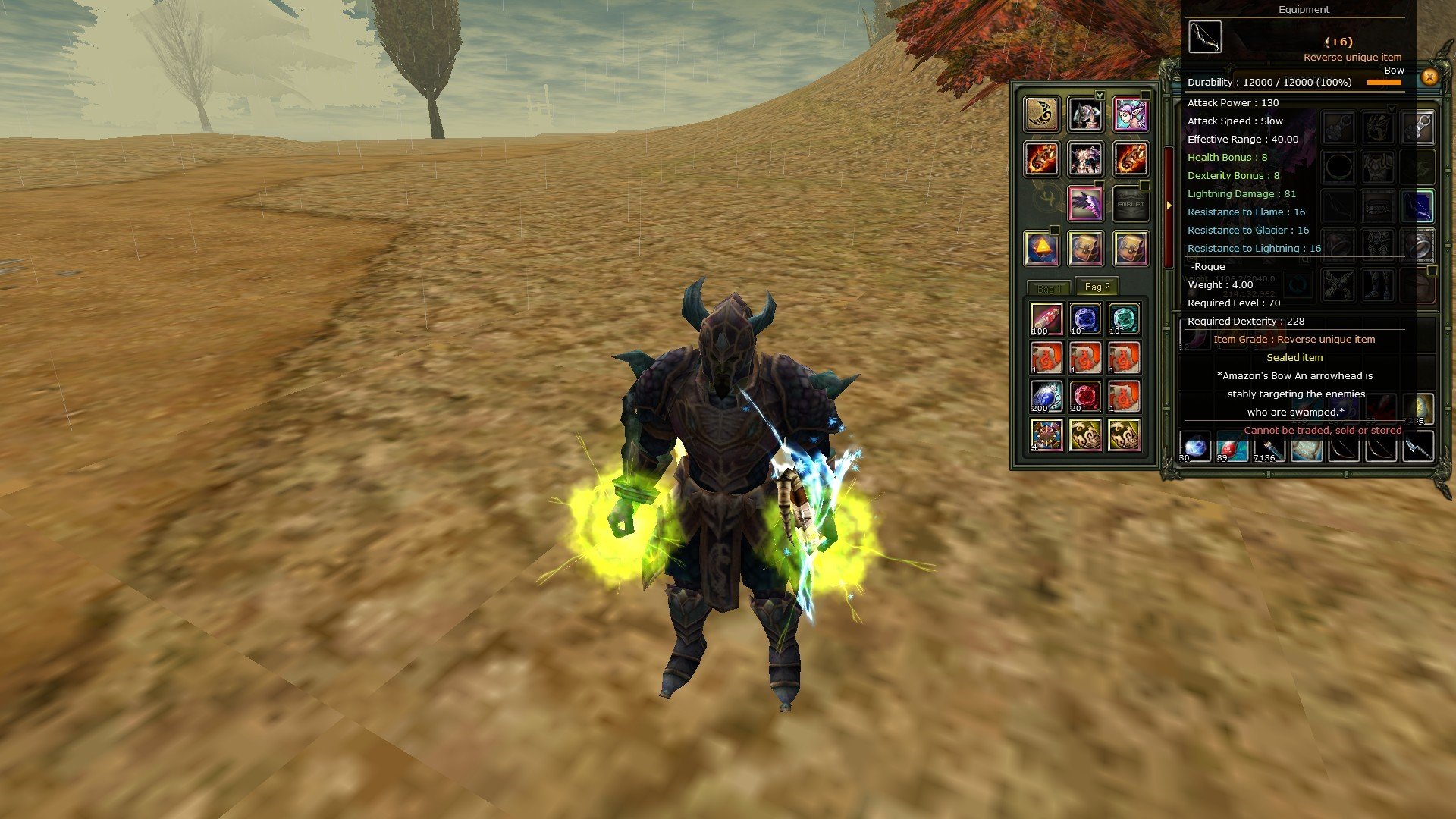Click the flaming weapon skill icon
This screenshot has width=1456, height=819.
point(1040,159)
